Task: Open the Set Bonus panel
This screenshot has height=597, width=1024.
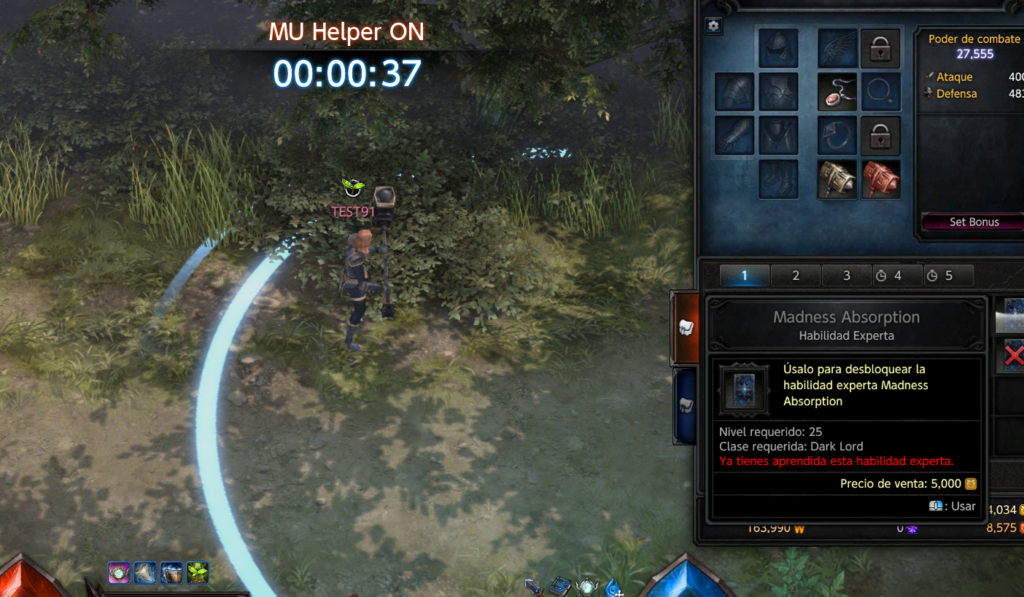Action: click(x=974, y=222)
